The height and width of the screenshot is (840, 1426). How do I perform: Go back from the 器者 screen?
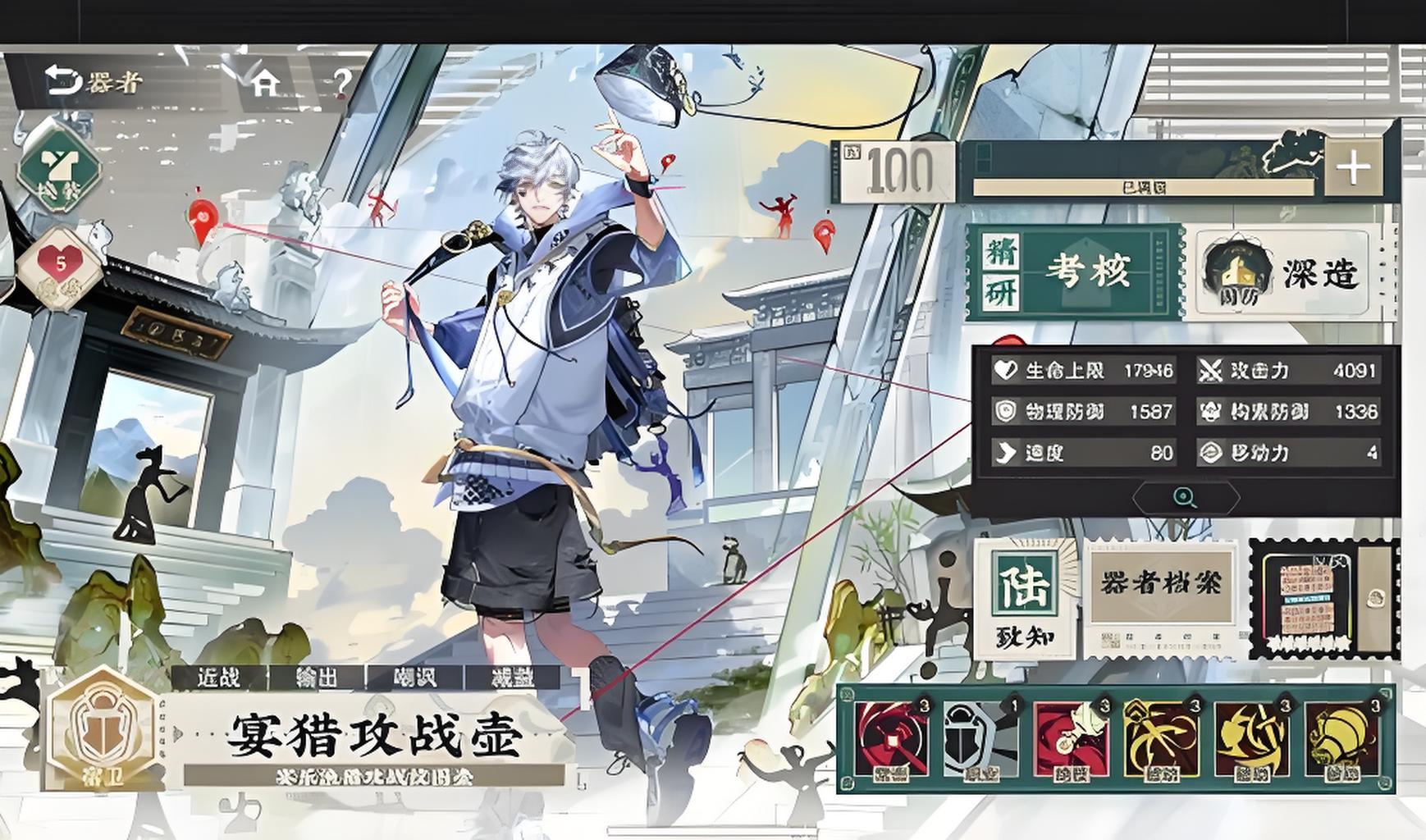[61, 80]
